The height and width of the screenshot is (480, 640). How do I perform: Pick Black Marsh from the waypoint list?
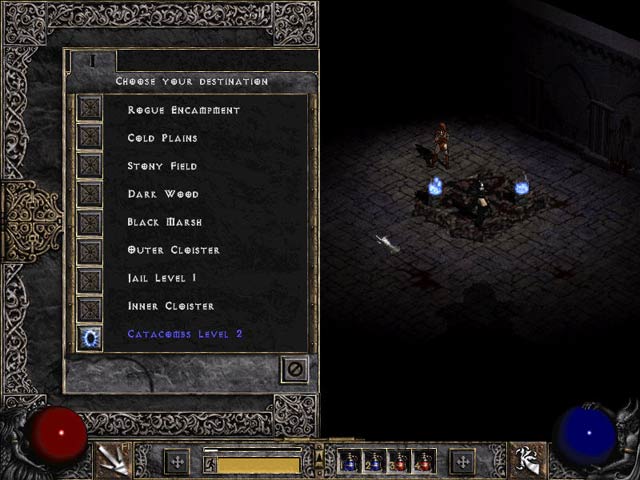click(x=90, y=221)
